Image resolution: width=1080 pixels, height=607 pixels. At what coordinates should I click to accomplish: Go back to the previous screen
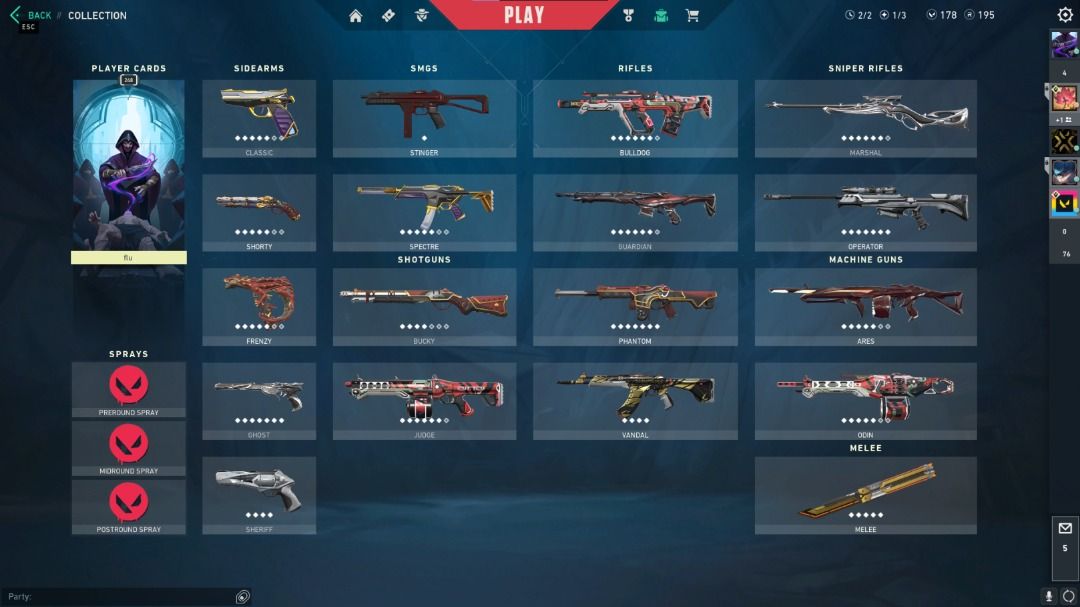point(30,15)
